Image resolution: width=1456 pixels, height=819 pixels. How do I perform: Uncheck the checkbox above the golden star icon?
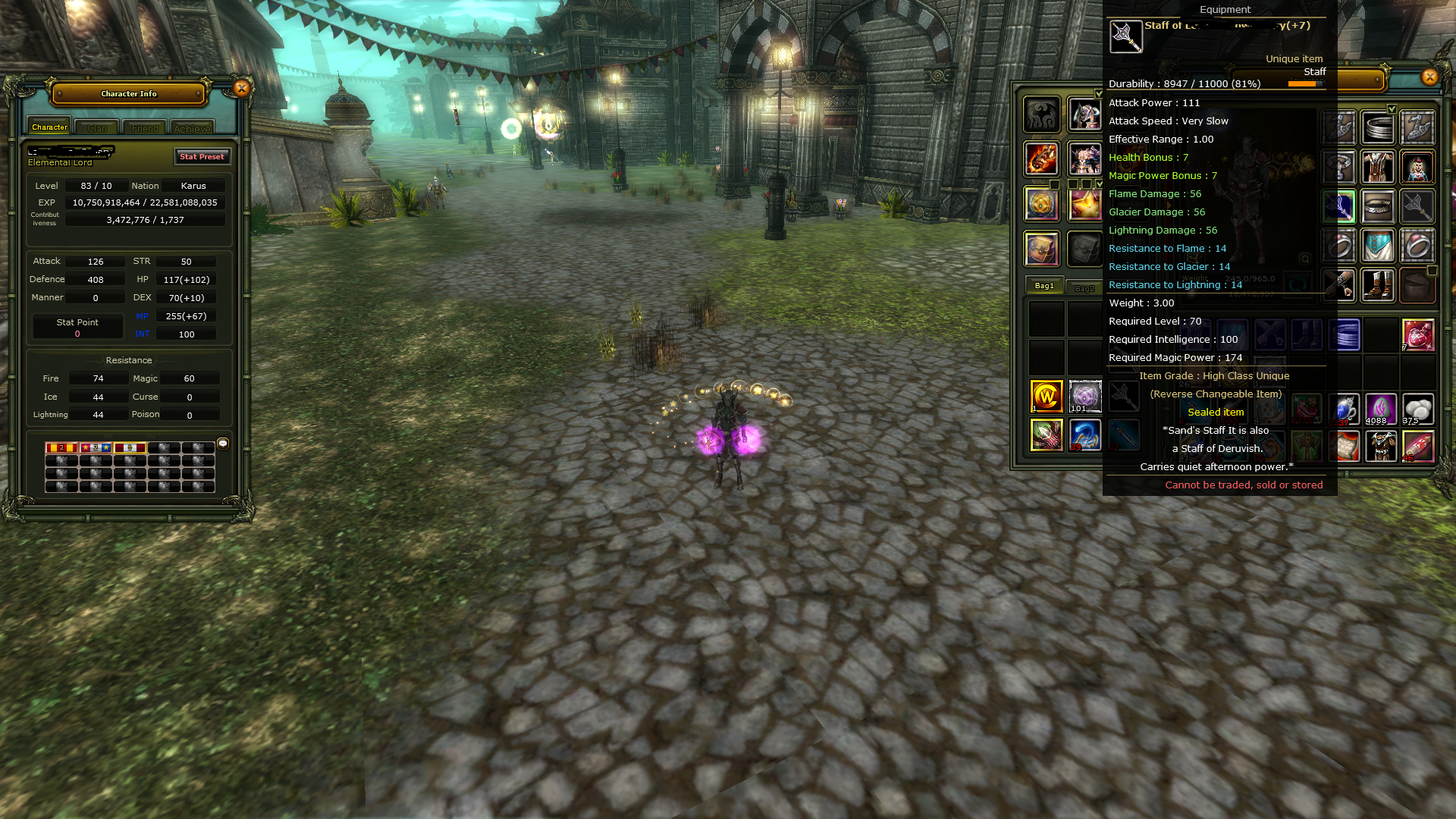click(x=1100, y=185)
